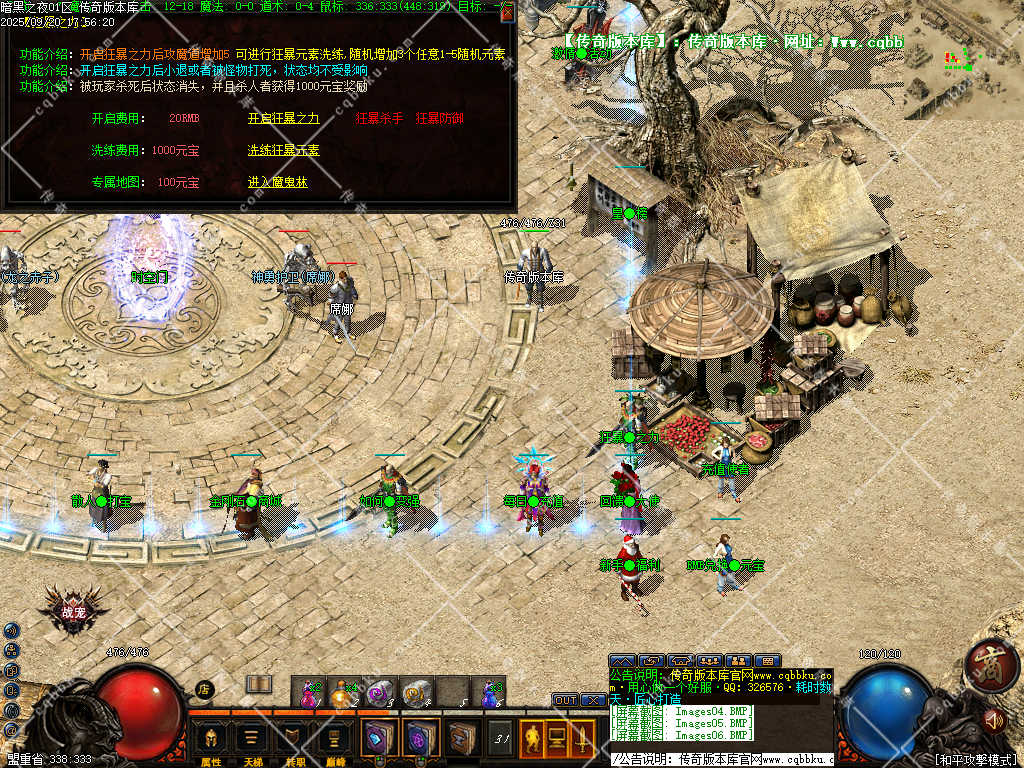Select the 洗练狂暴元素 link
The height and width of the screenshot is (768, 1024).
[283, 150]
